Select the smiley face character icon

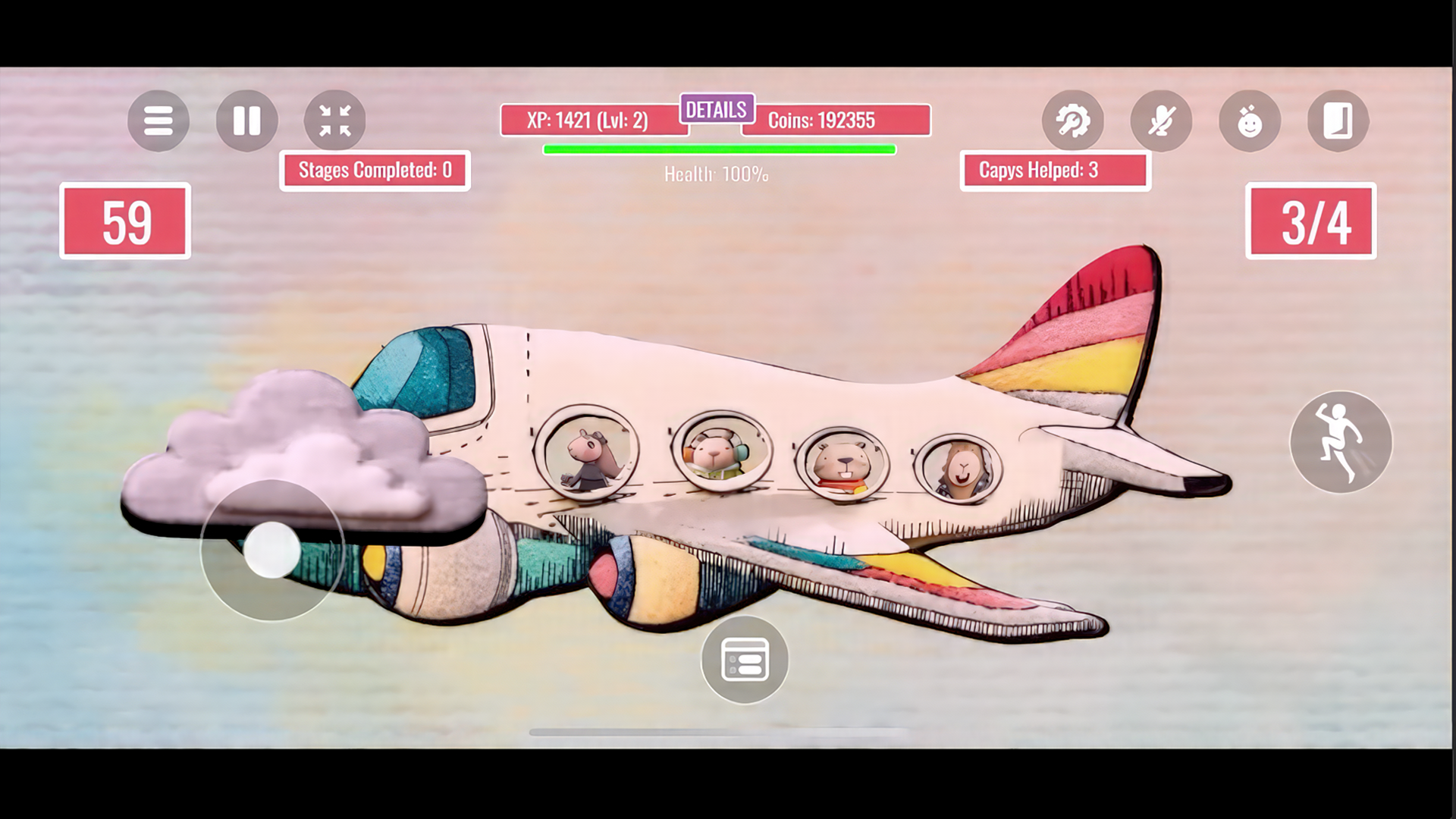(1249, 121)
